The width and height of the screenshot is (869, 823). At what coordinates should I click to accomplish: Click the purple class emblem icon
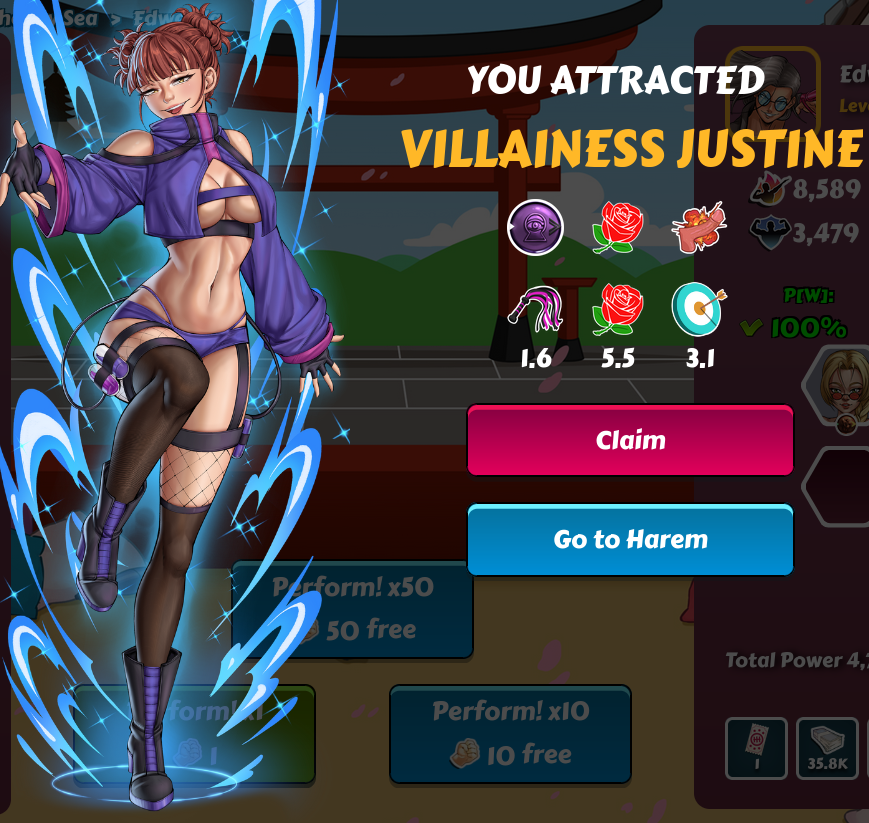[535, 228]
